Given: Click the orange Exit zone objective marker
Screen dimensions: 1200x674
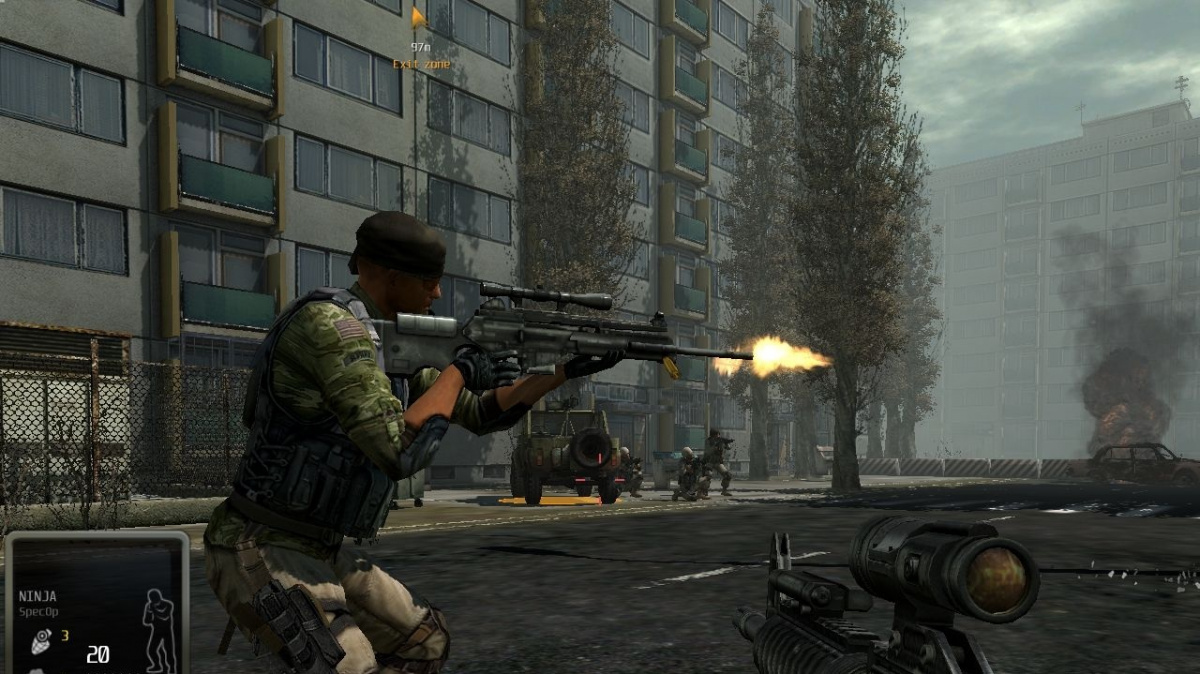Looking at the screenshot, I should pyautogui.click(x=419, y=18).
